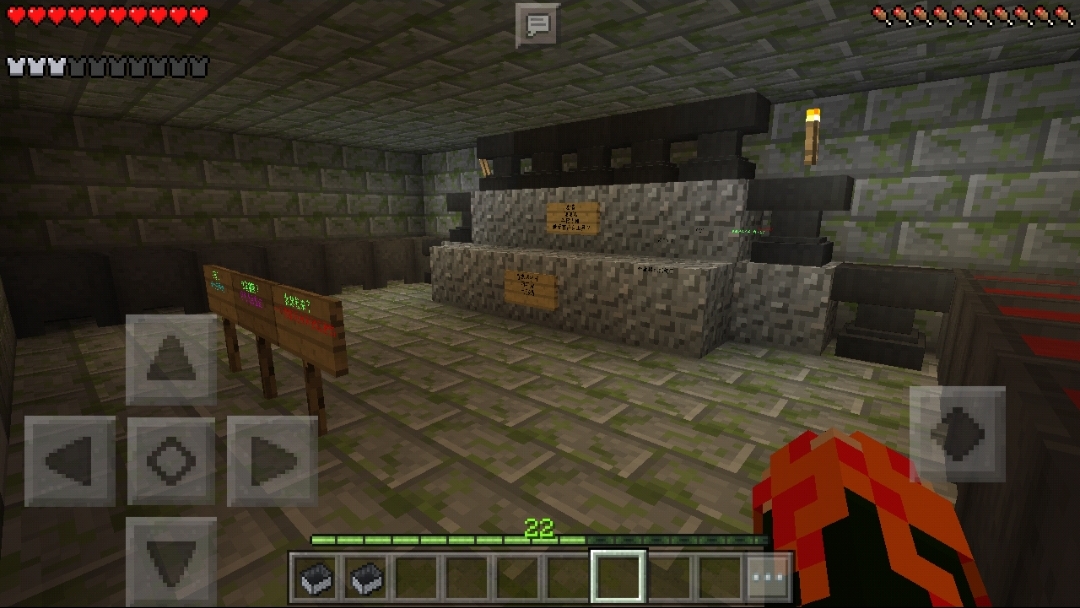Select the highlighted empty hotbar slot
The image size is (1080, 608).
617,577
